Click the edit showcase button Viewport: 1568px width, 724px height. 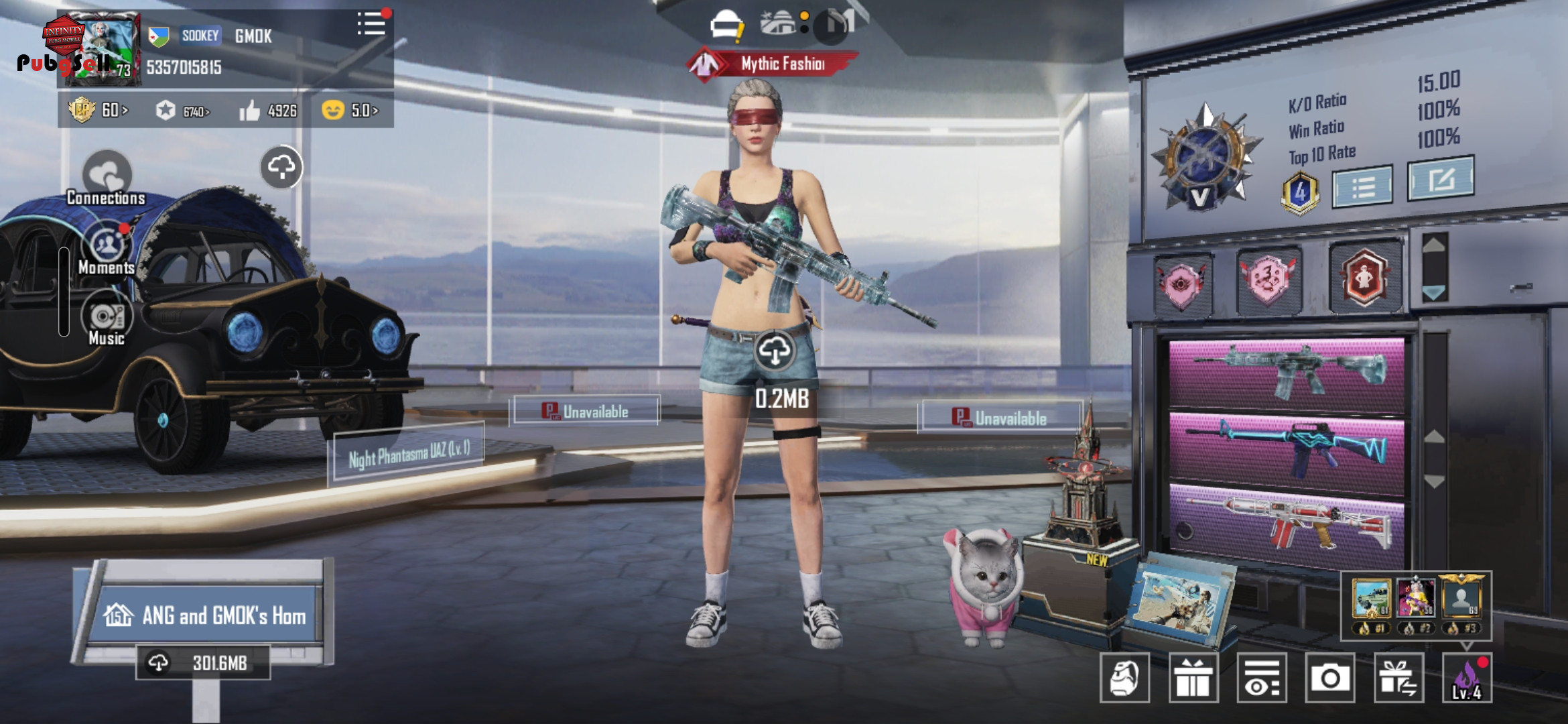pos(1440,178)
